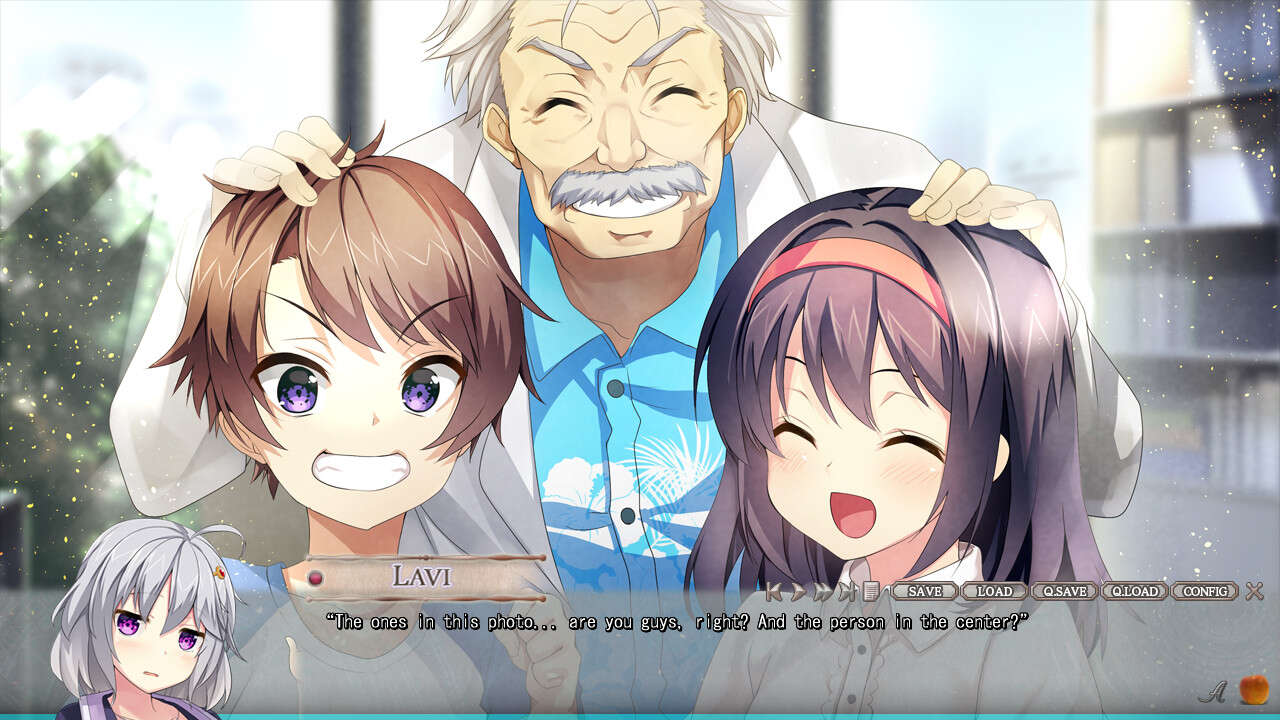Open the text backlog page icon
Viewport: 1280px width, 720px height.
point(870,591)
